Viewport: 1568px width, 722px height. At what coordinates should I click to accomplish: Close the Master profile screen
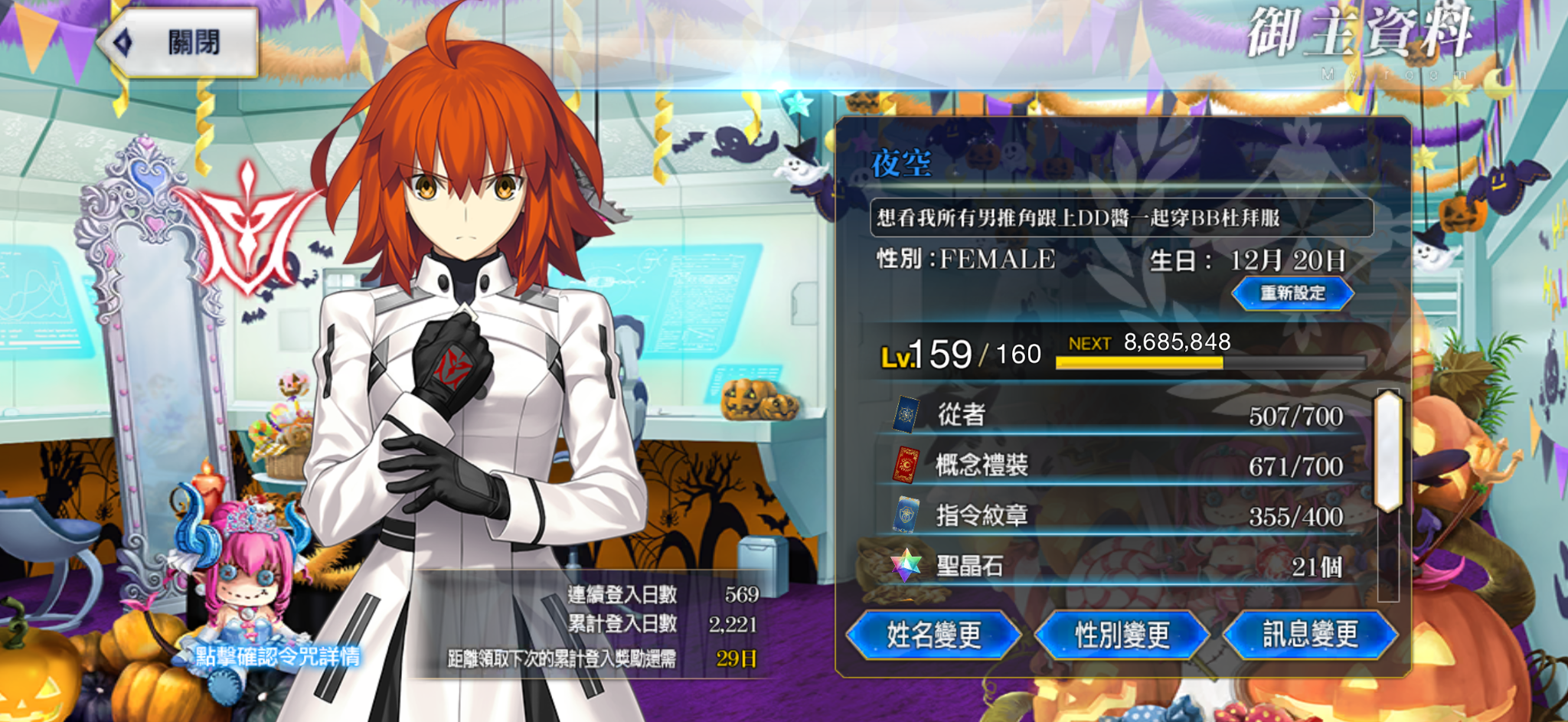click(180, 42)
